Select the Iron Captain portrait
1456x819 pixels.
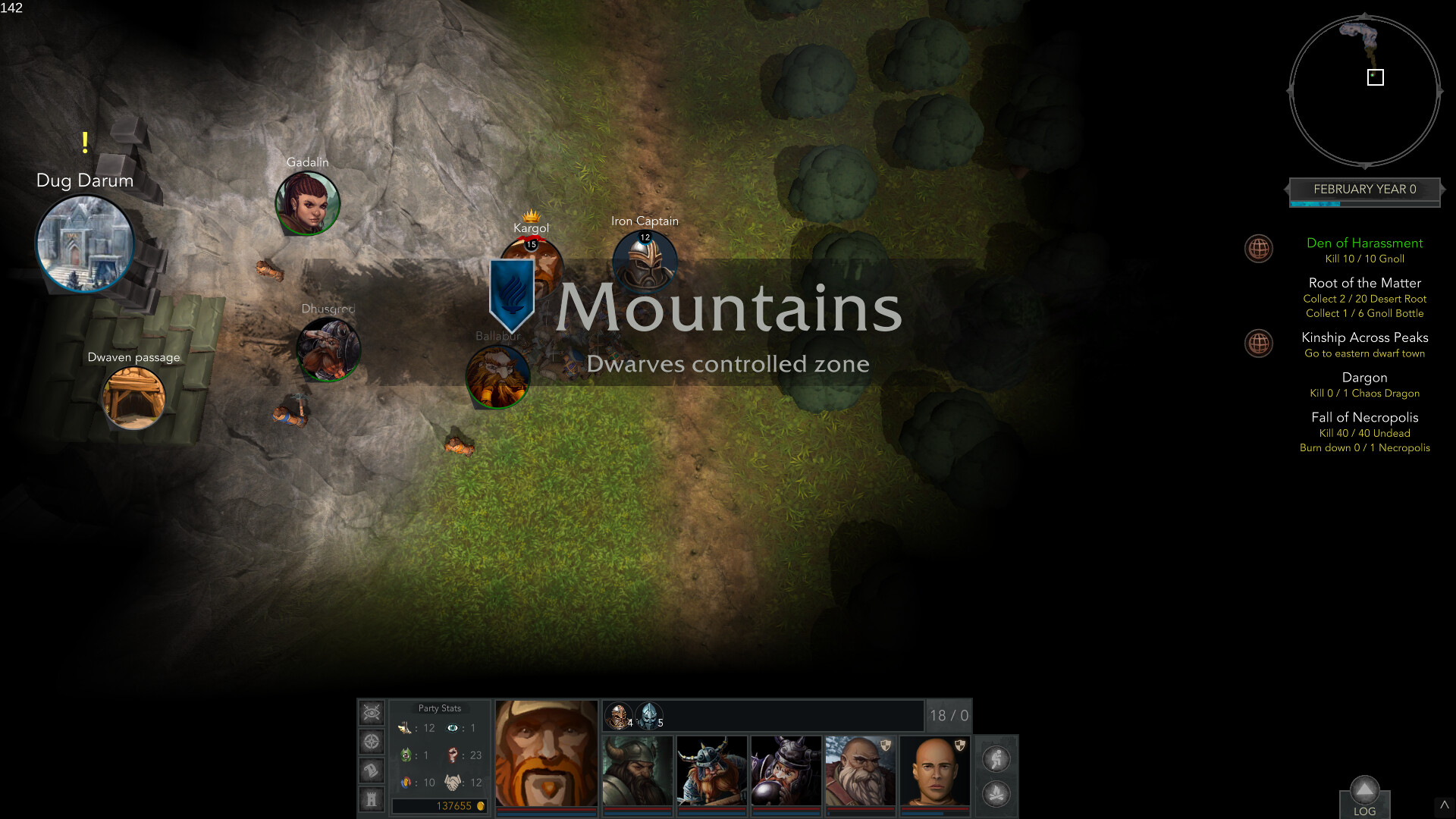point(645,263)
